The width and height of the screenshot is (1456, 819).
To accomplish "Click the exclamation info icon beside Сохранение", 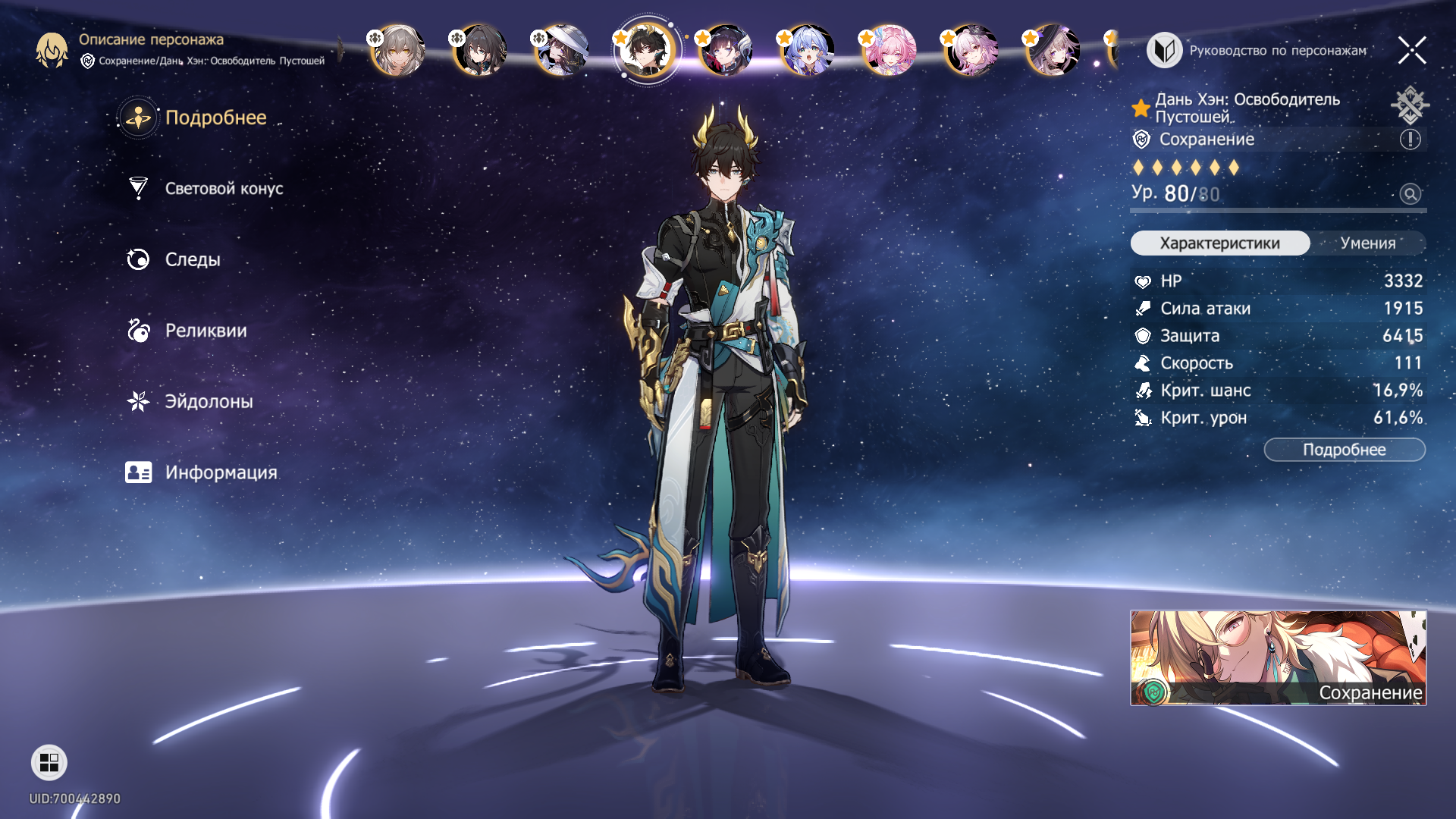I will point(1410,140).
